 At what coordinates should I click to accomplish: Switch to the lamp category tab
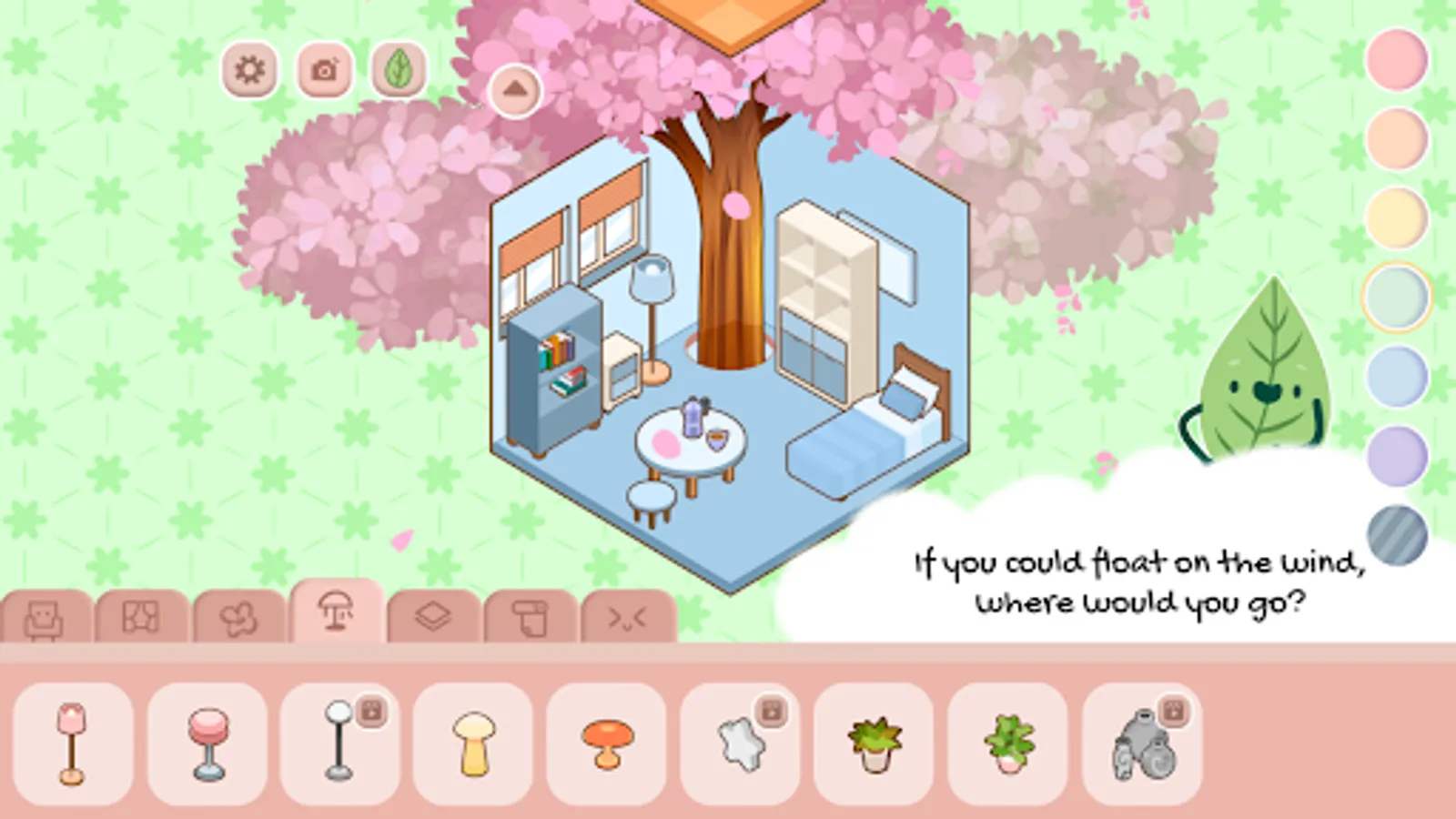coord(337,612)
